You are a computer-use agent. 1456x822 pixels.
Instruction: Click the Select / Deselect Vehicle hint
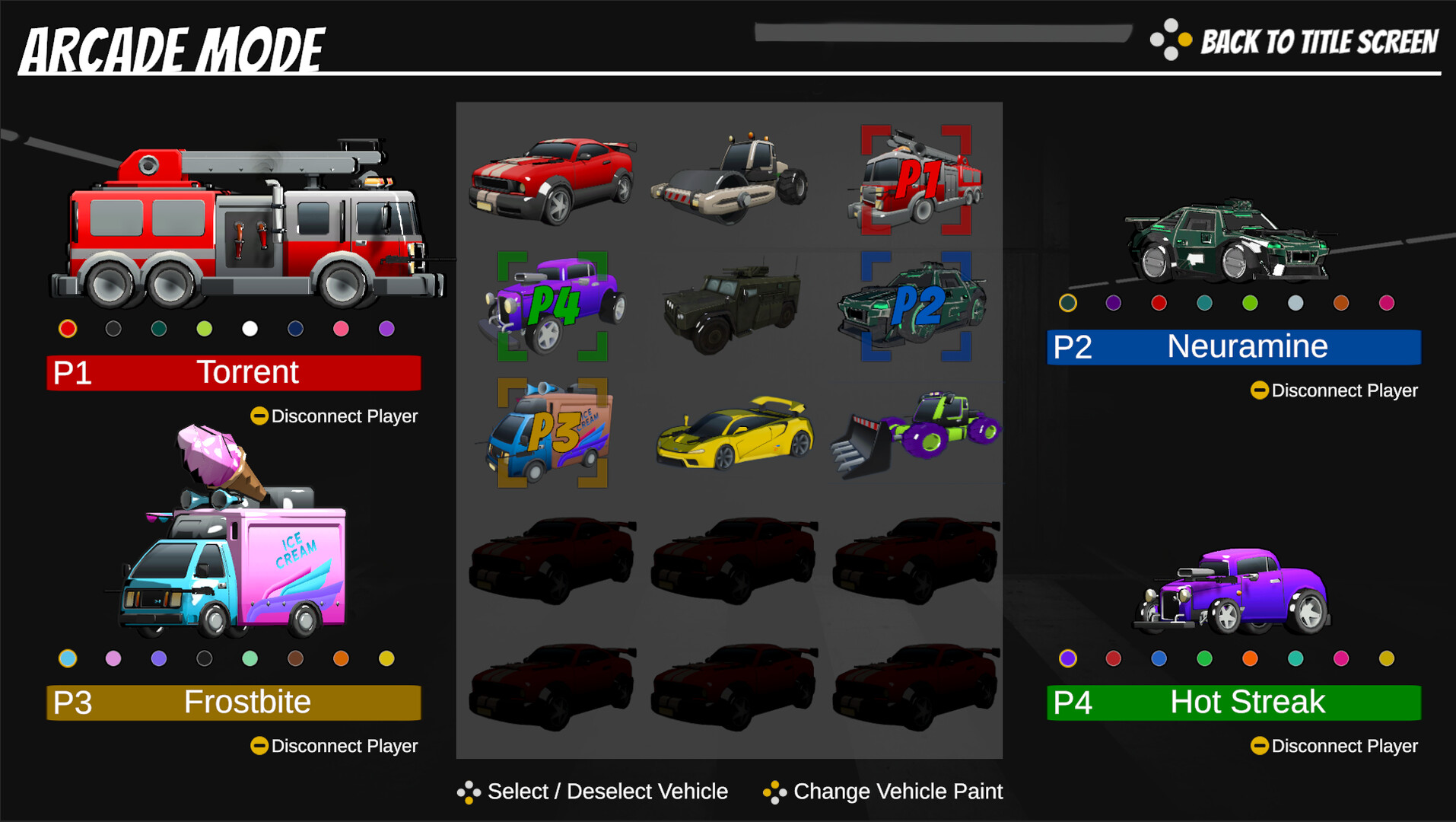tap(606, 792)
